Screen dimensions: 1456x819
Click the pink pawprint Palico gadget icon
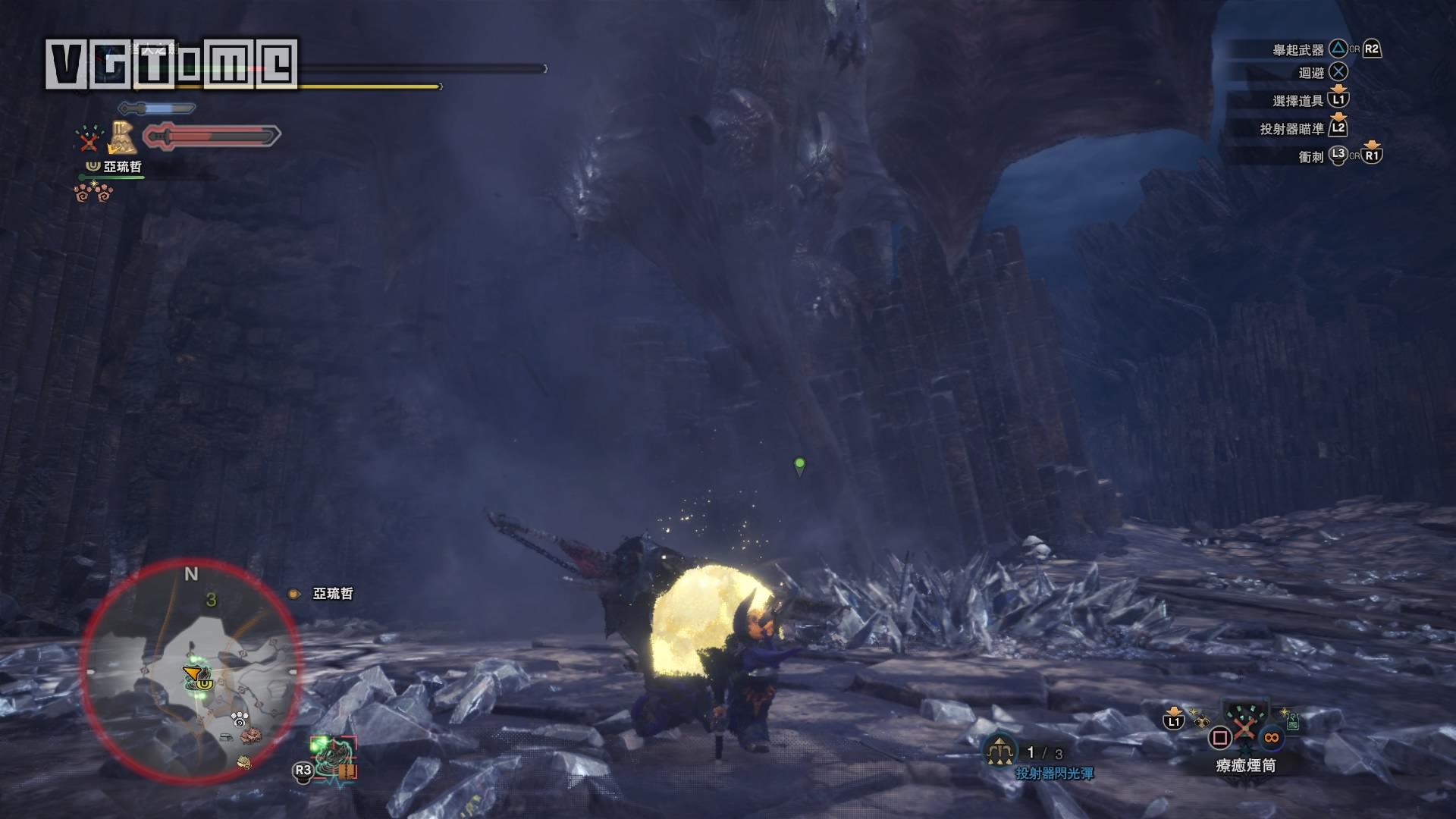click(x=94, y=193)
